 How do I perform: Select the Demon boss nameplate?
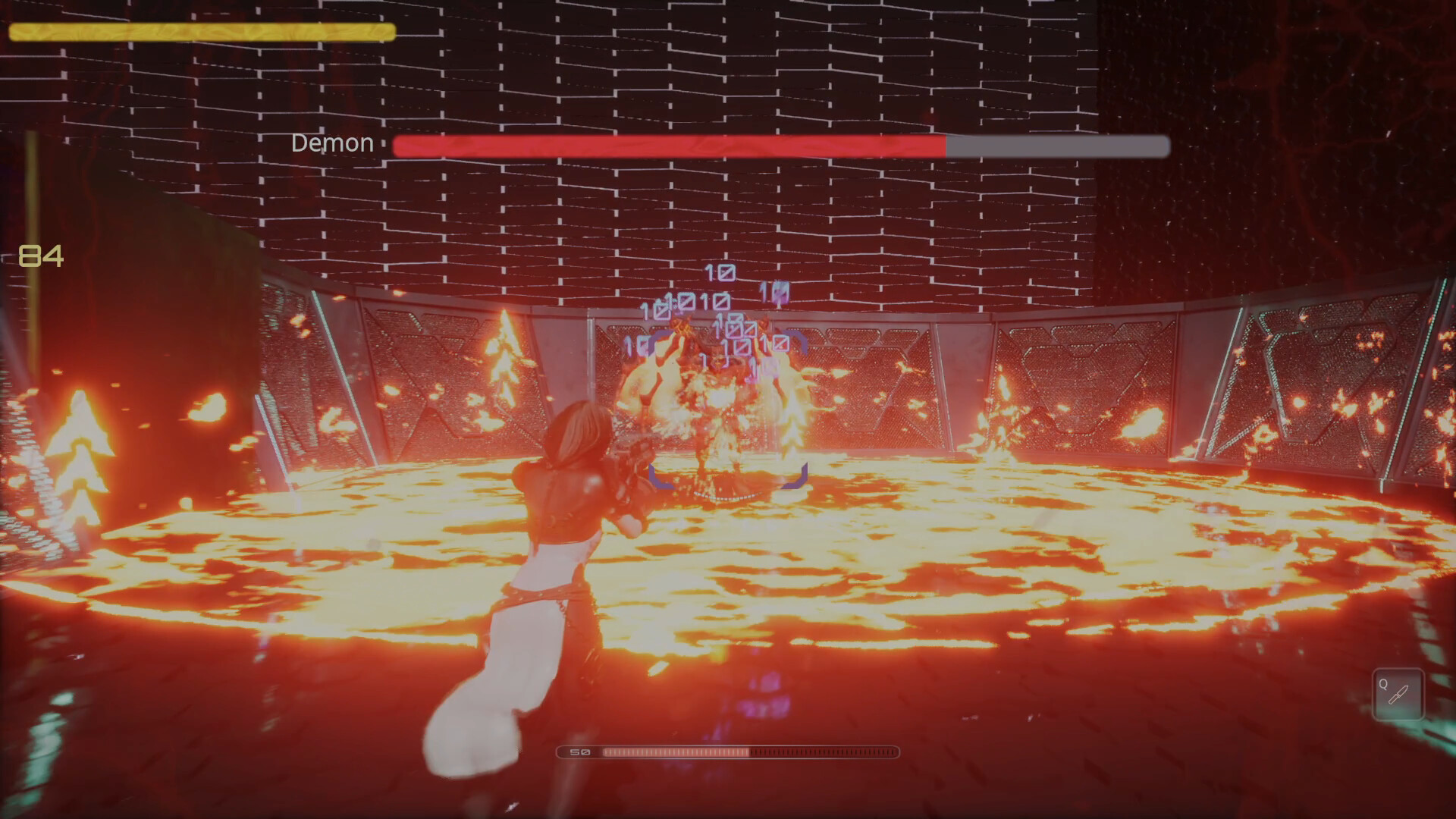click(332, 143)
